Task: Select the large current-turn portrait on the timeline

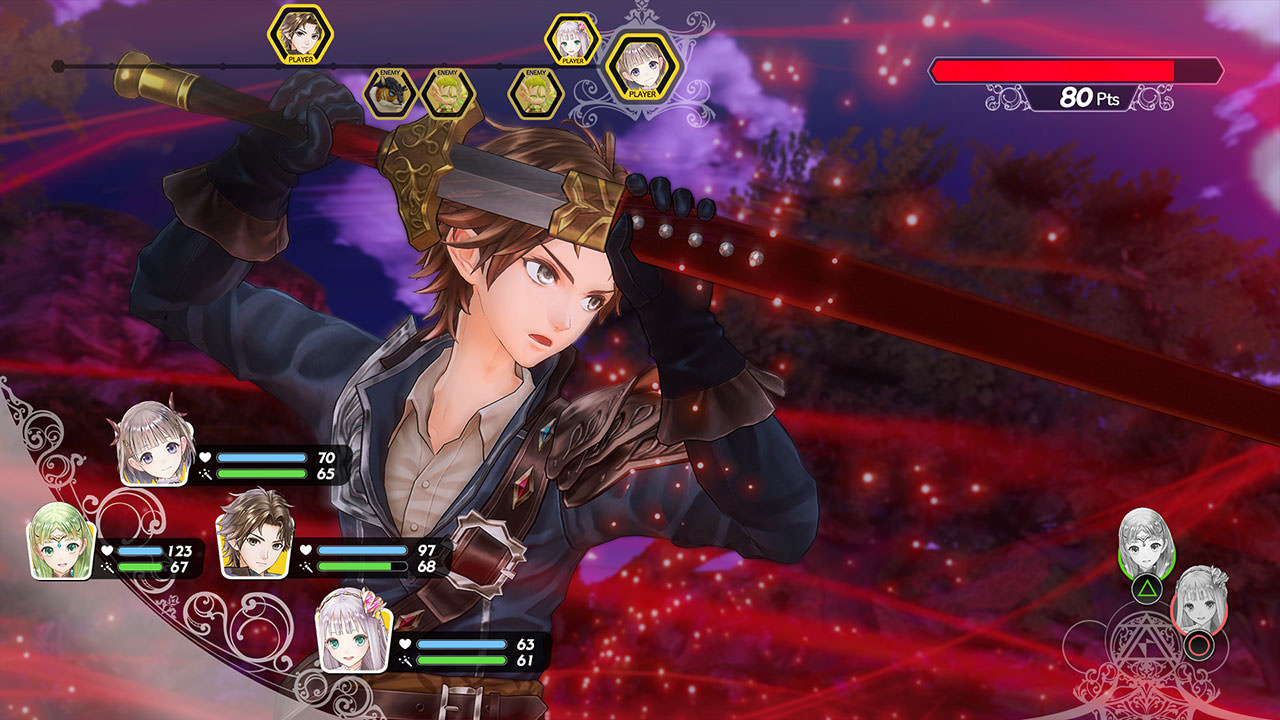Action: point(642,65)
